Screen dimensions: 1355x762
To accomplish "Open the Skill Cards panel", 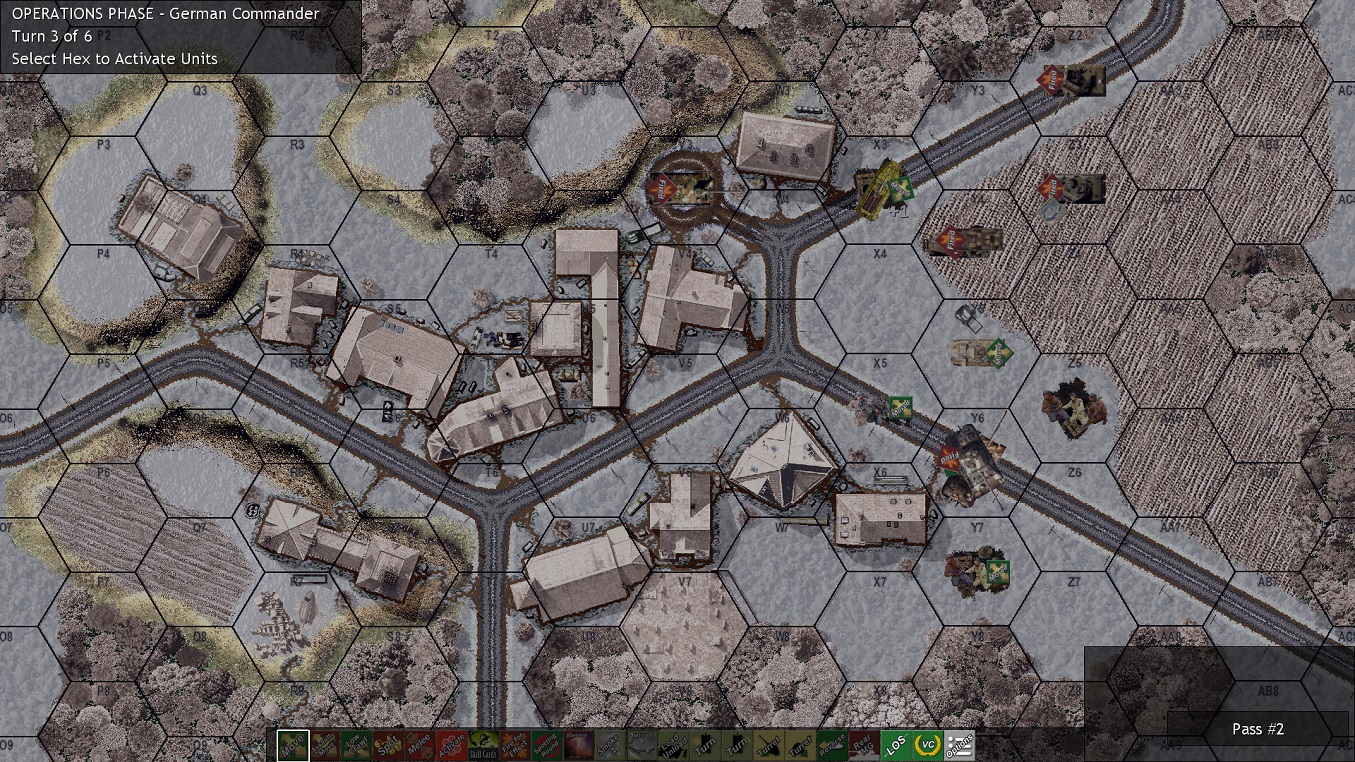I will (483, 745).
